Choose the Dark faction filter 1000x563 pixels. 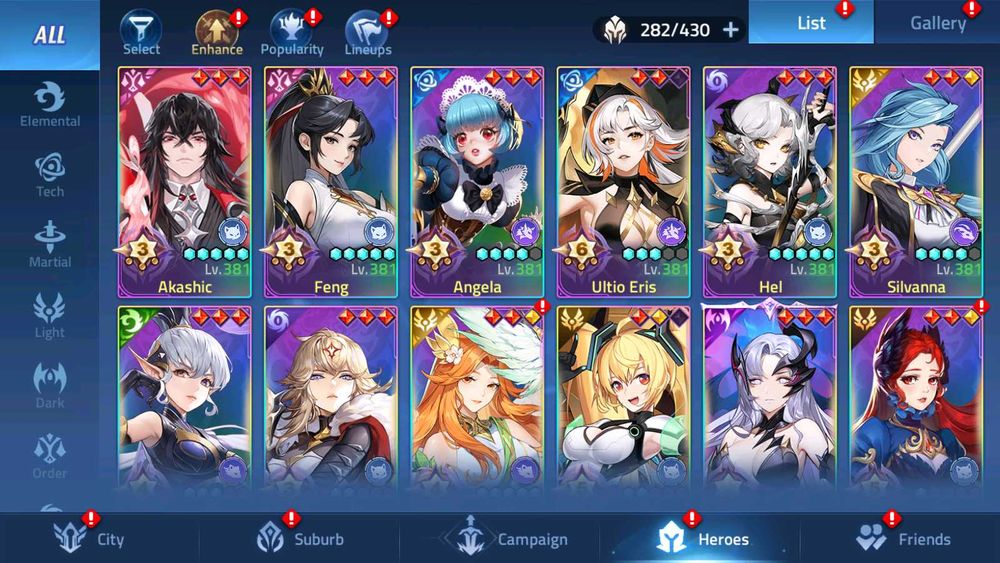coord(50,386)
